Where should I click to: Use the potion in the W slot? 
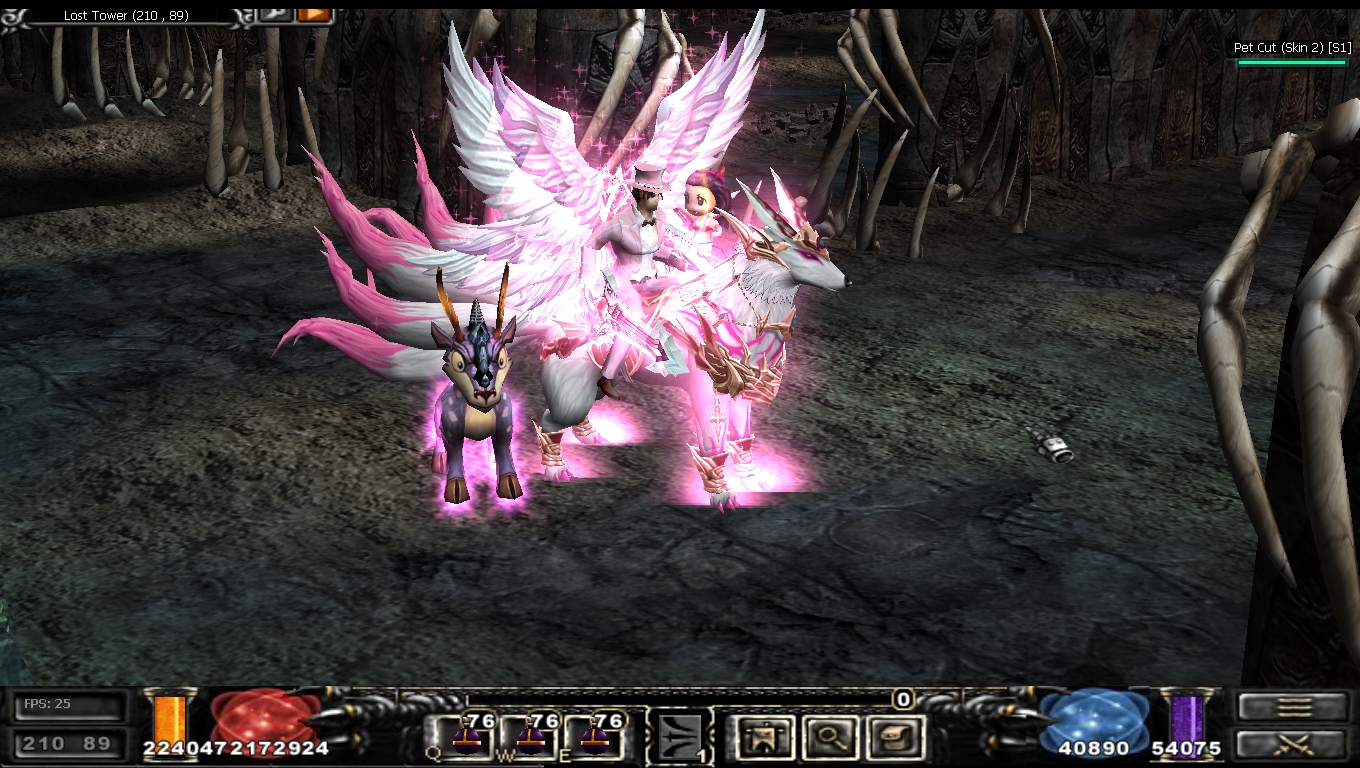point(530,737)
